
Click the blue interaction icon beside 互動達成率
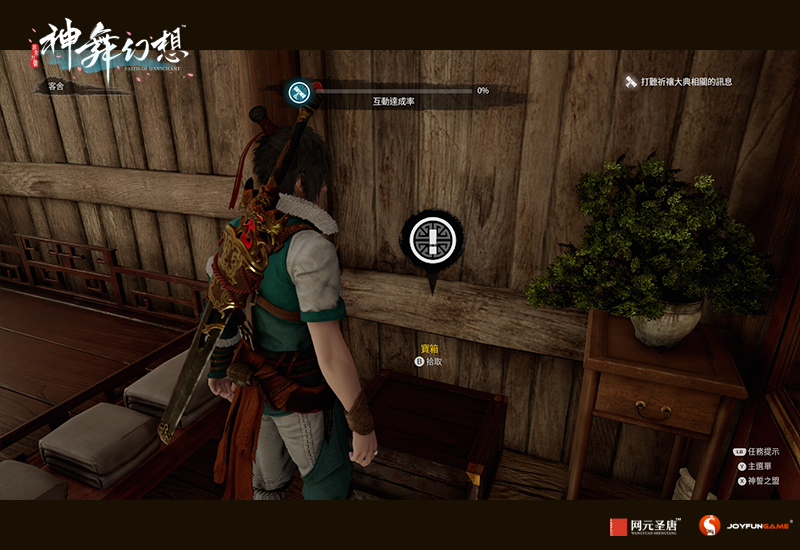click(298, 93)
